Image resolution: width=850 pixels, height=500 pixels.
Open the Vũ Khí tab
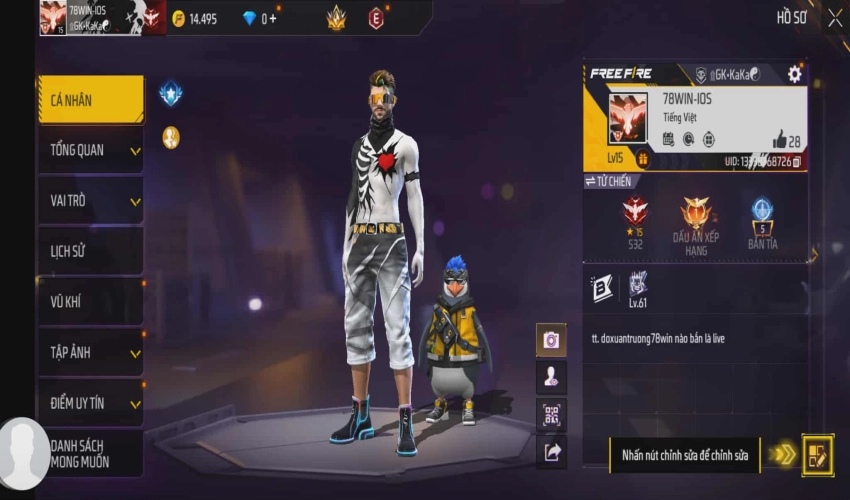[x=90, y=302]
